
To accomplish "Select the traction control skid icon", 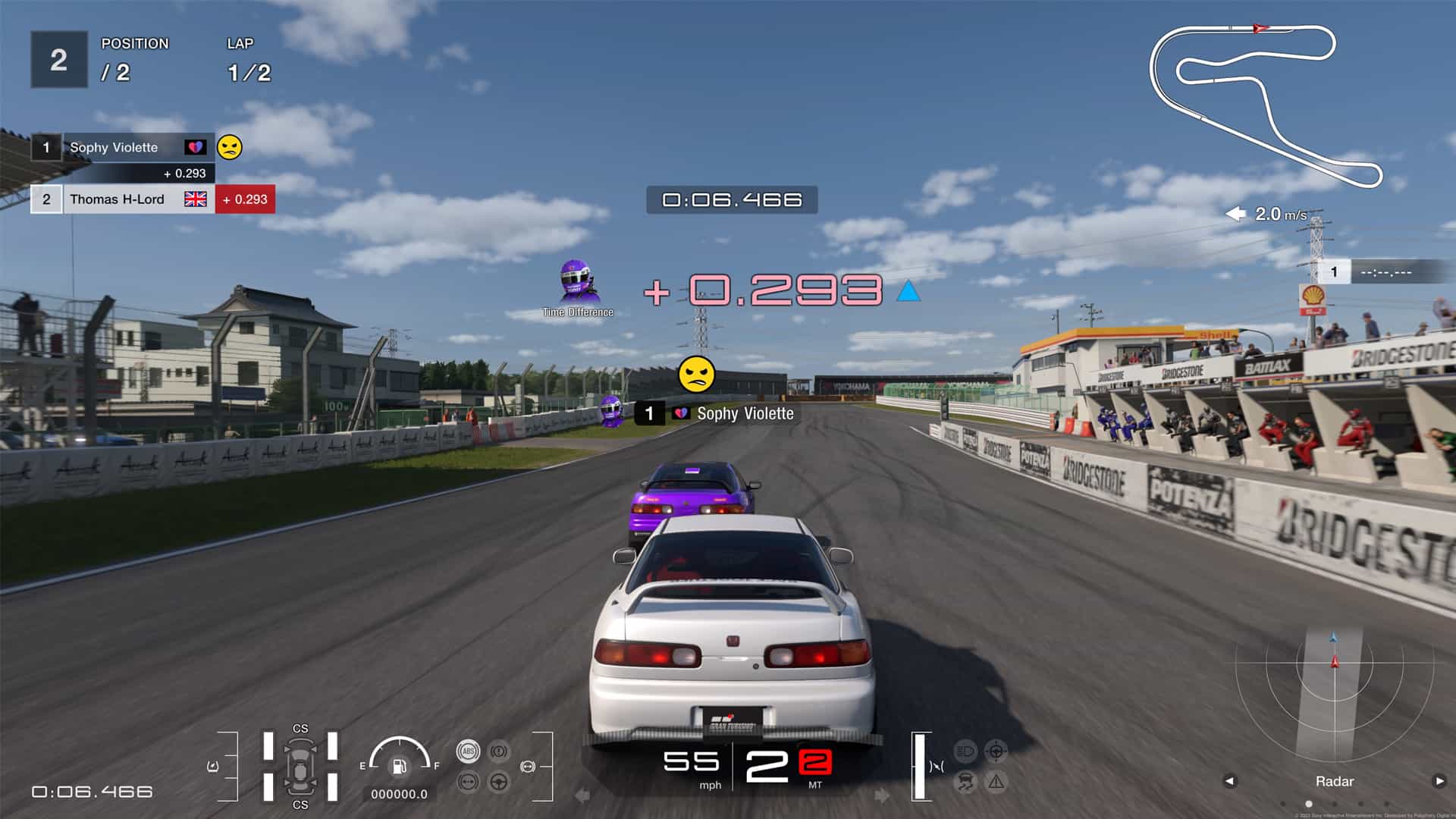I will (x=965, y=781).
